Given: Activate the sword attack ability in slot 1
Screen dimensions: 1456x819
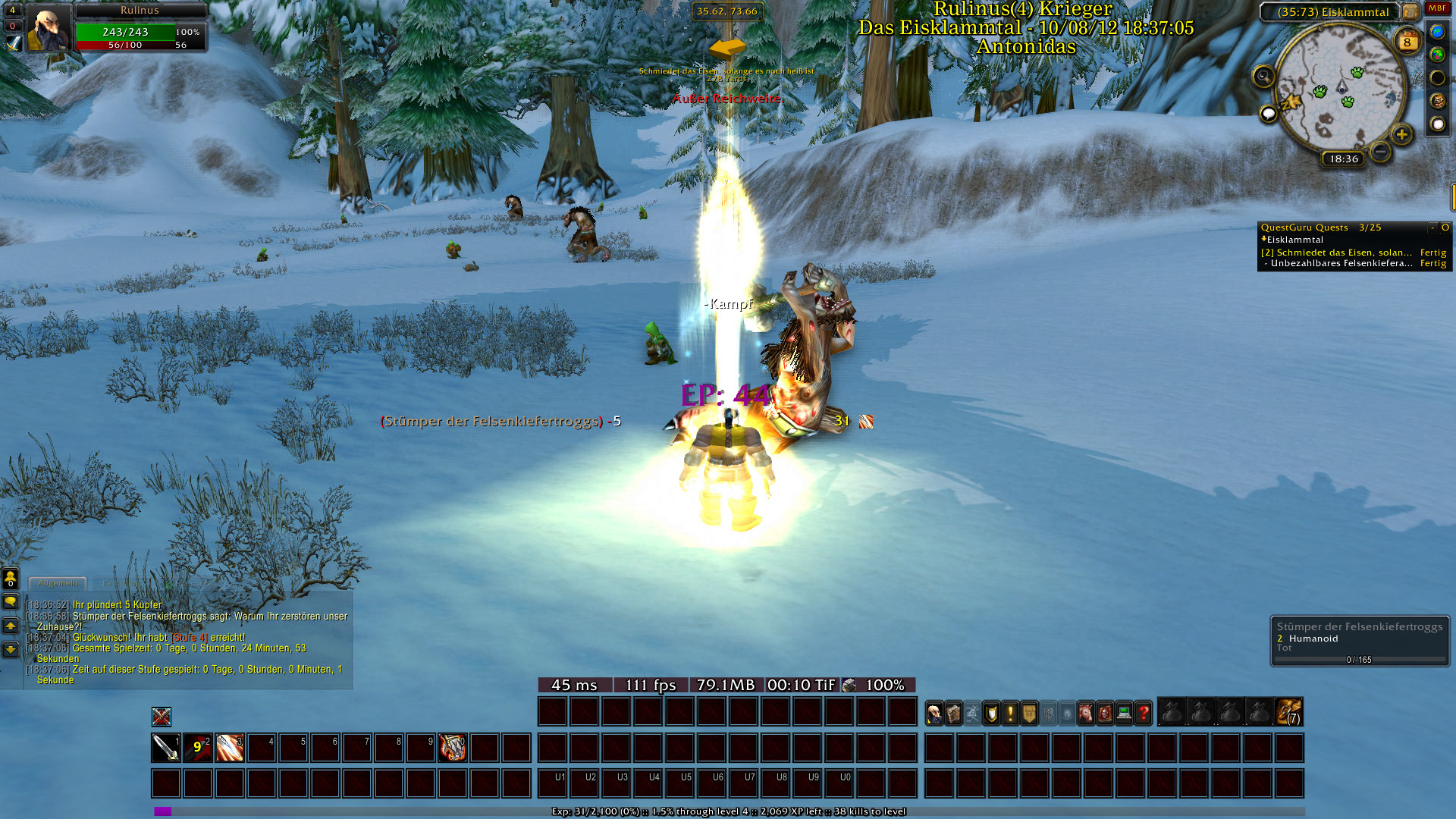Looking at the screenshot, I should point(165,748).
